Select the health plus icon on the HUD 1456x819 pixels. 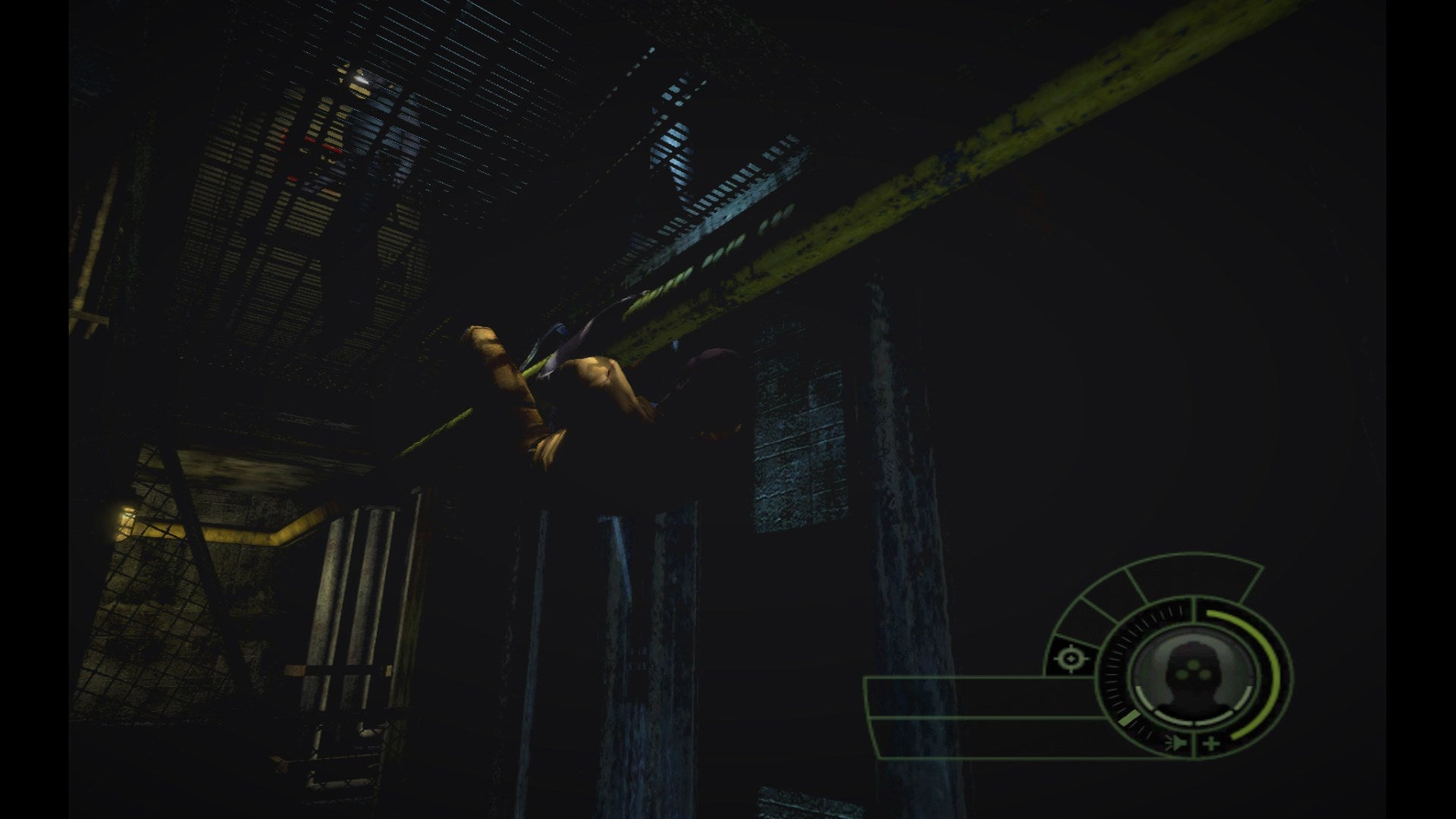pos(1211,743)
